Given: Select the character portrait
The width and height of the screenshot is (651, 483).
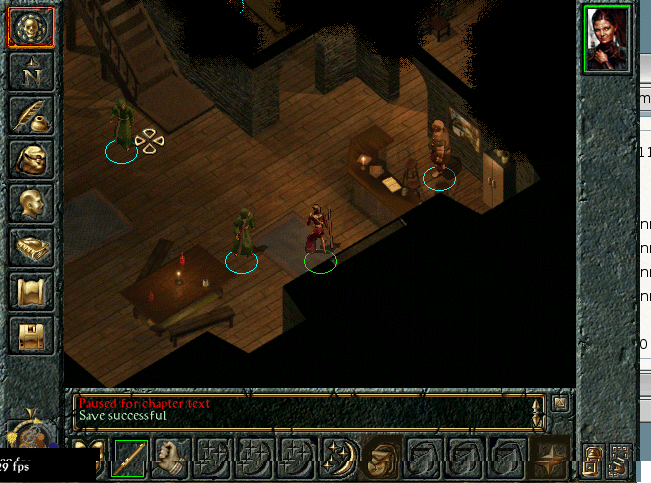Looking at the screenshot, I should tap(607, 38).
